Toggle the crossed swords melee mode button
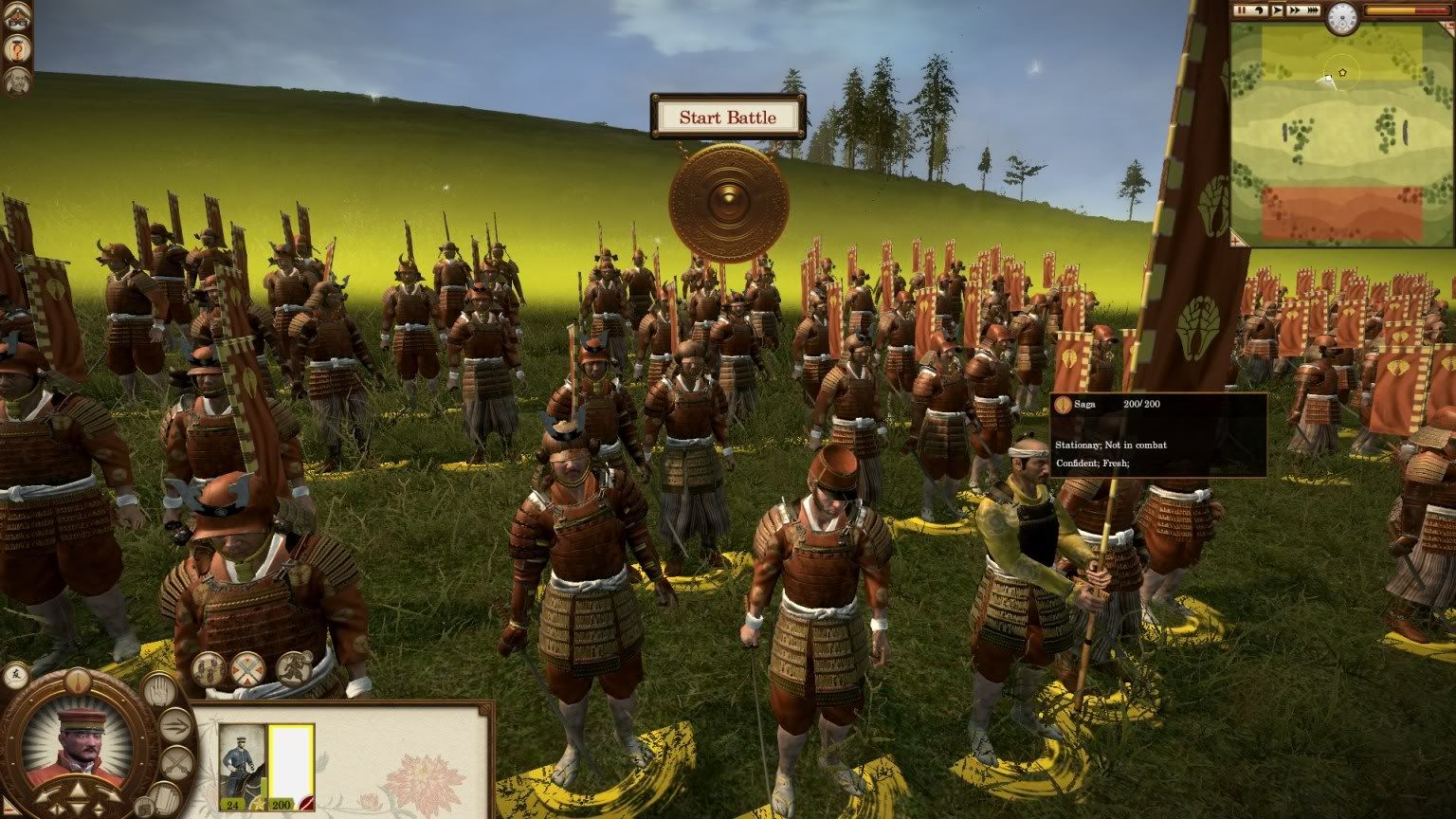The height and width of the screenshot is (819, 1456). pyautogui.click(x=177, y=761)
